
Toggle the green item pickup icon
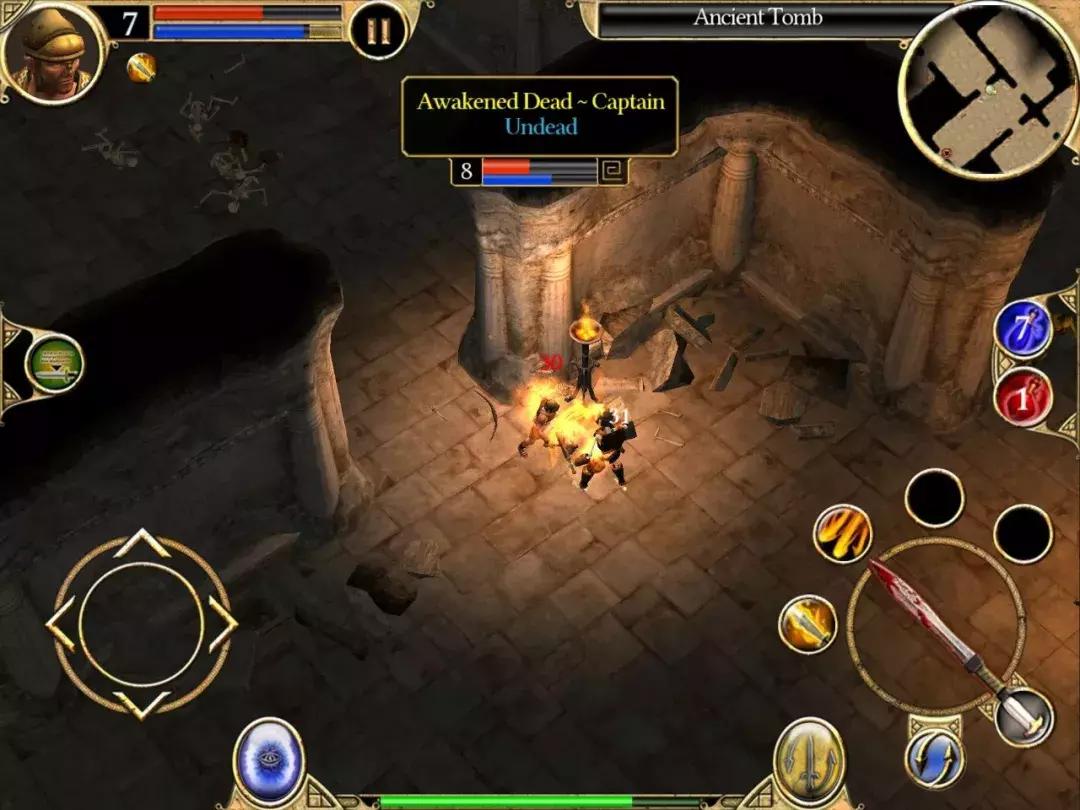point(54,364)
